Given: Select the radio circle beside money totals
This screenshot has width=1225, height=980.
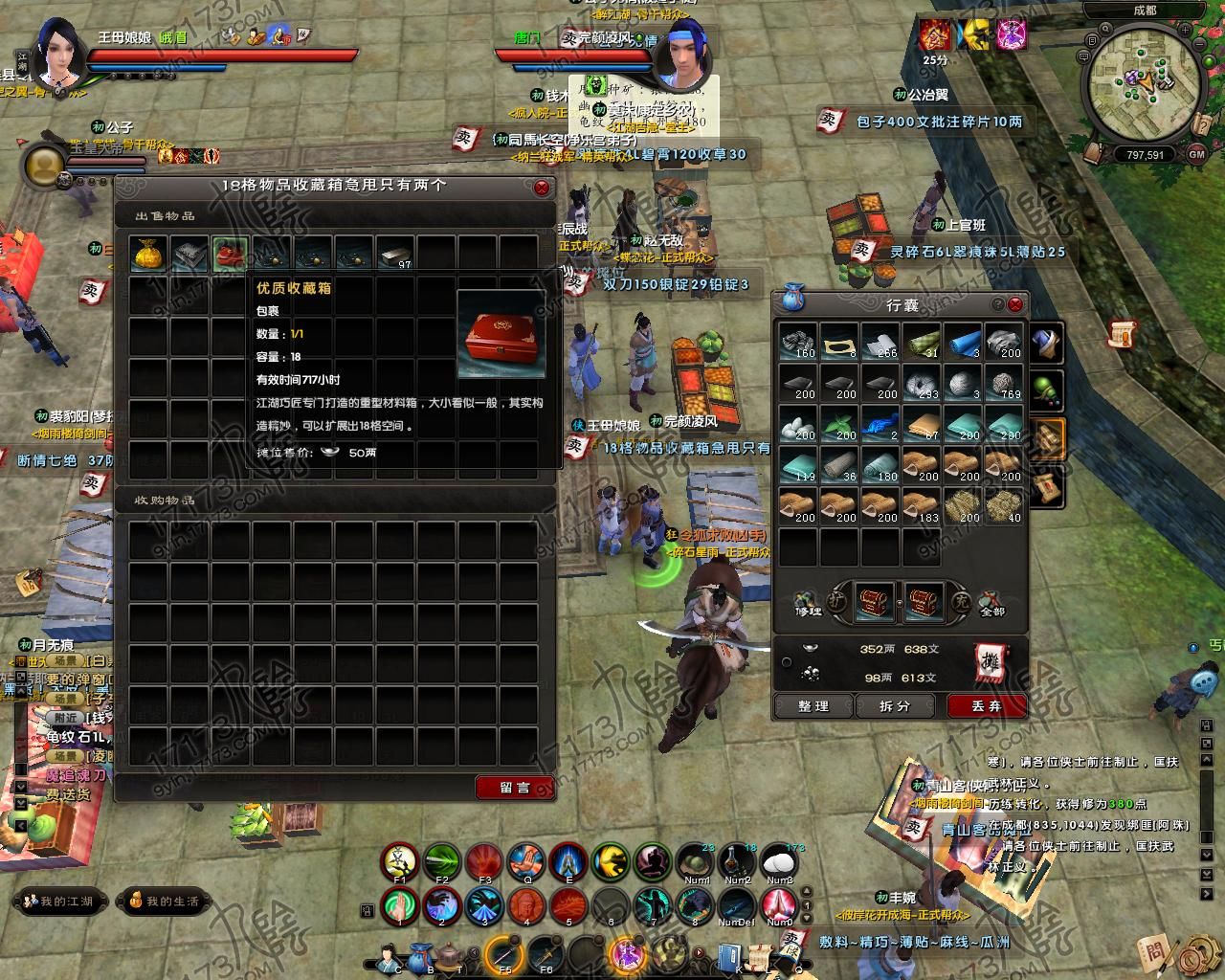Looking at the screenshot, I should coord(787,662).
